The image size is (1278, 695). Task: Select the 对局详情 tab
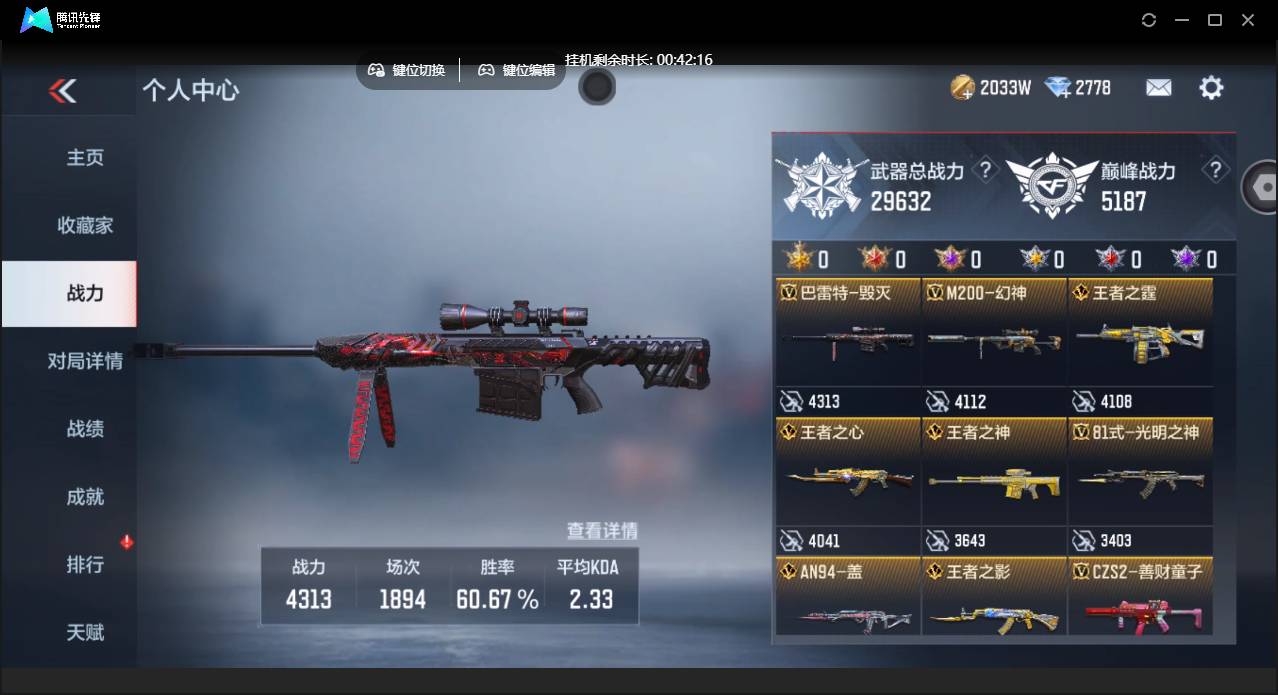pos(85,361)
